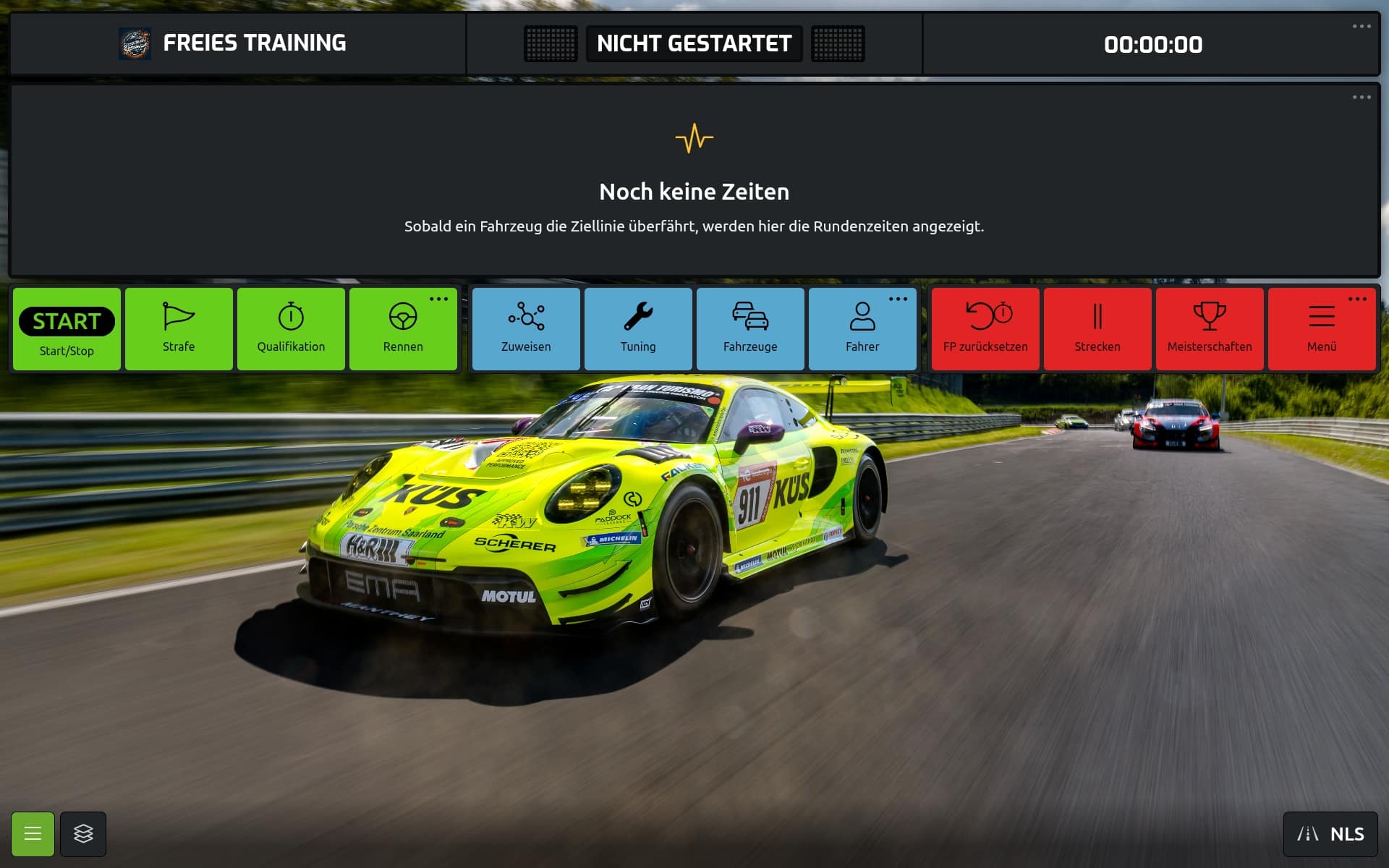Open the timing panel's three-dot options
This screenshot has height=868, width=1389.
pos(1362,97)
